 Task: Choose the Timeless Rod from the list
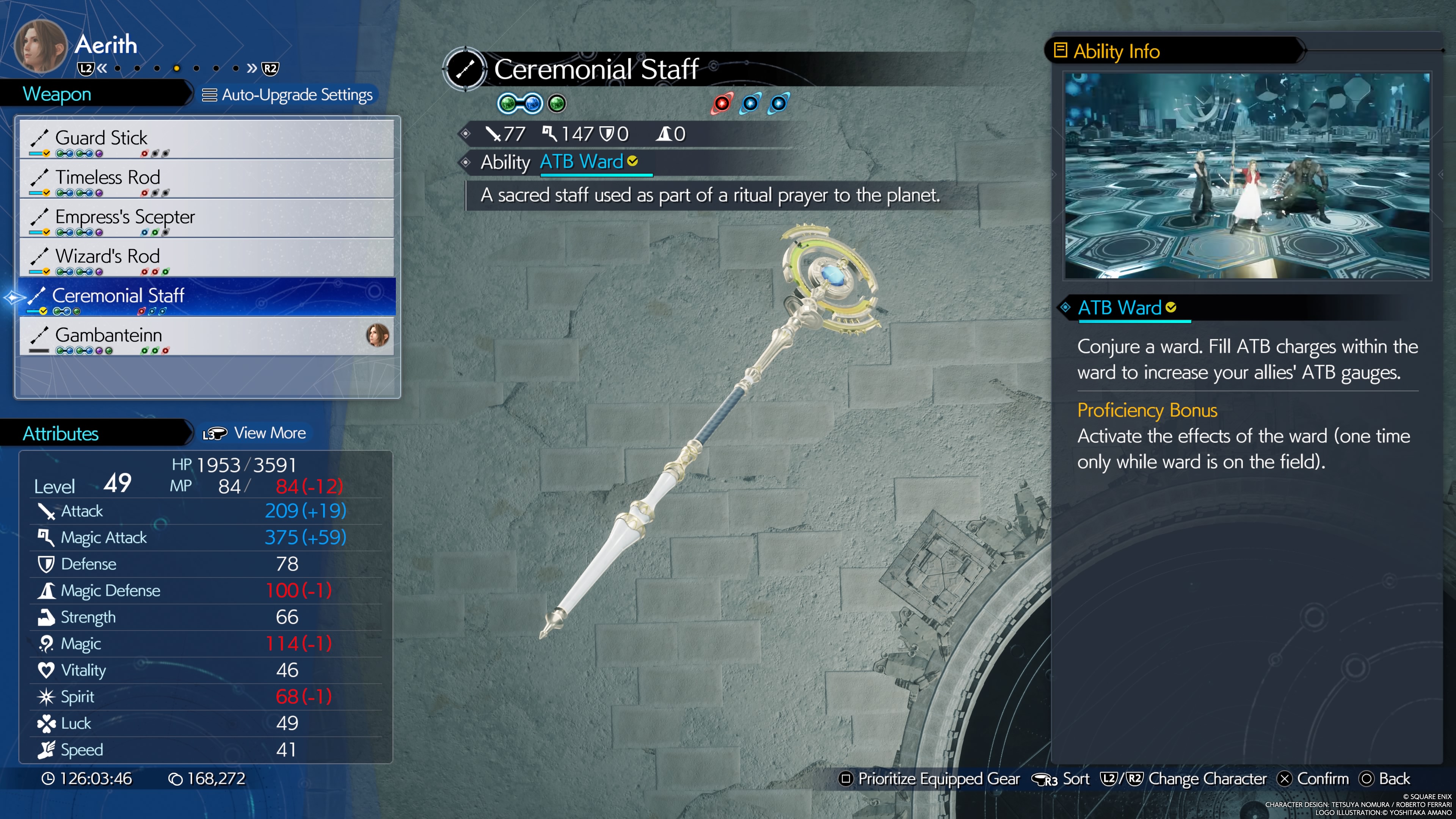[x=206, y=179]
